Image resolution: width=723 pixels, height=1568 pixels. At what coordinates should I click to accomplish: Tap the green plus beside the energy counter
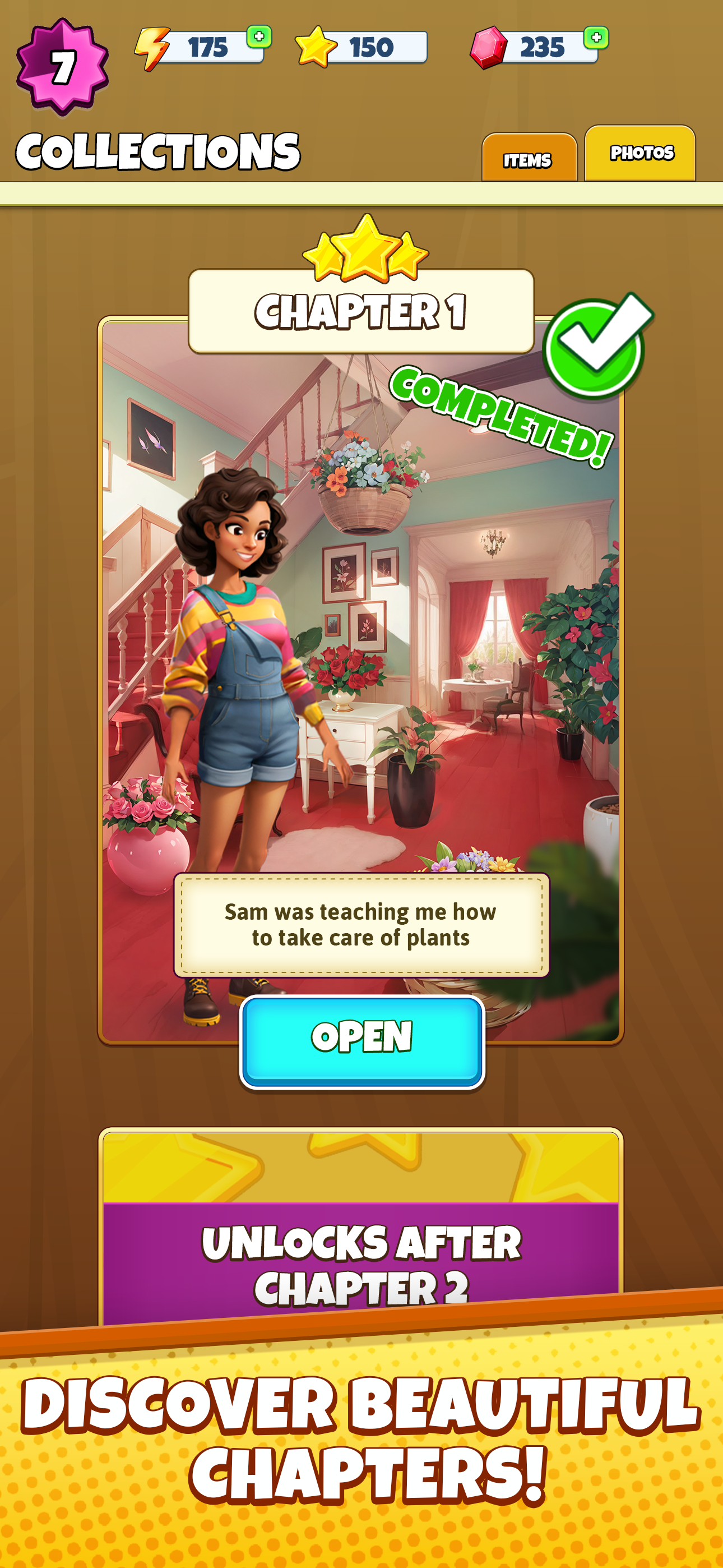coord(258,38)
